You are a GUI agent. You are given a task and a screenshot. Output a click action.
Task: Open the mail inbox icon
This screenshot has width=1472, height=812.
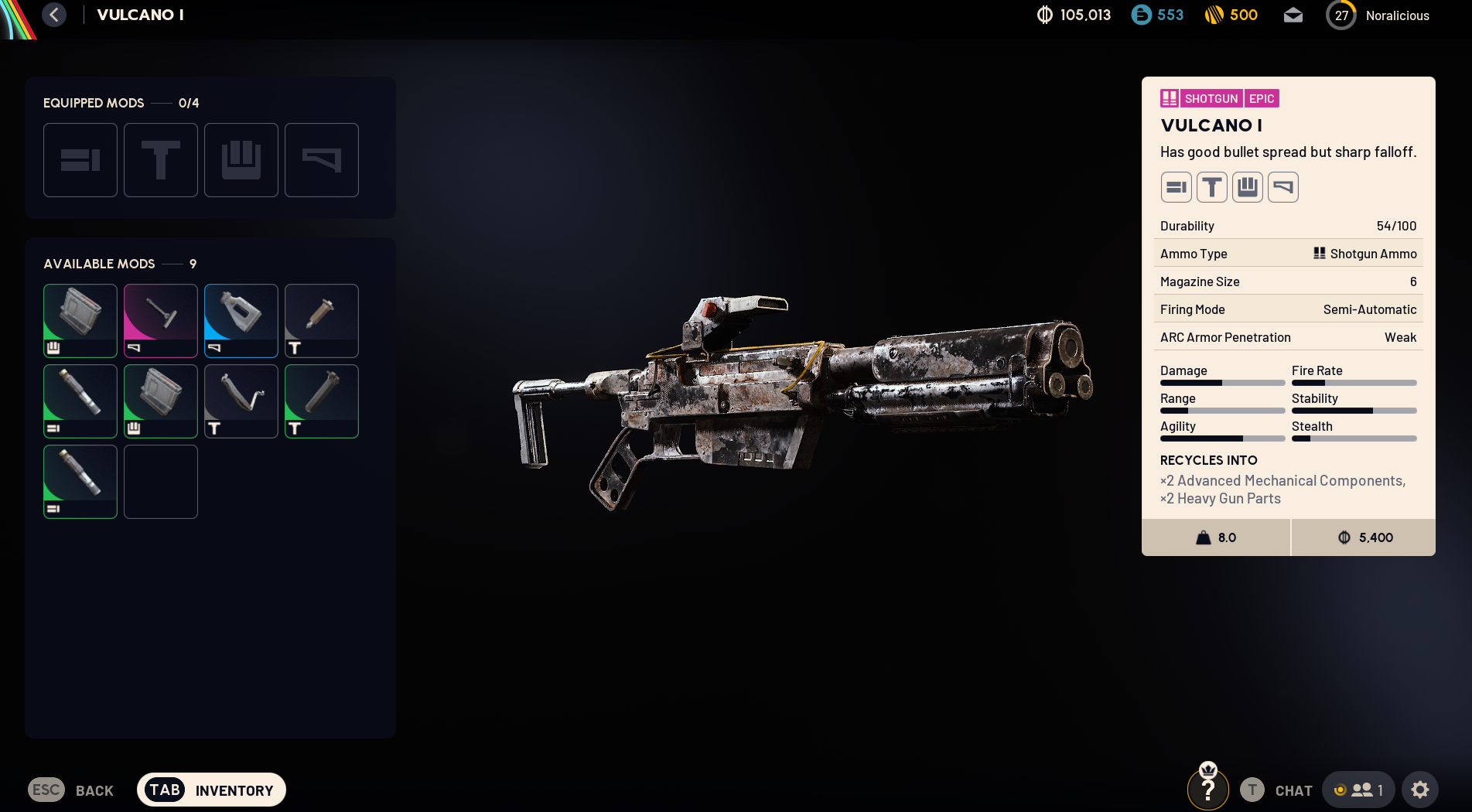tap(1293, 15)
